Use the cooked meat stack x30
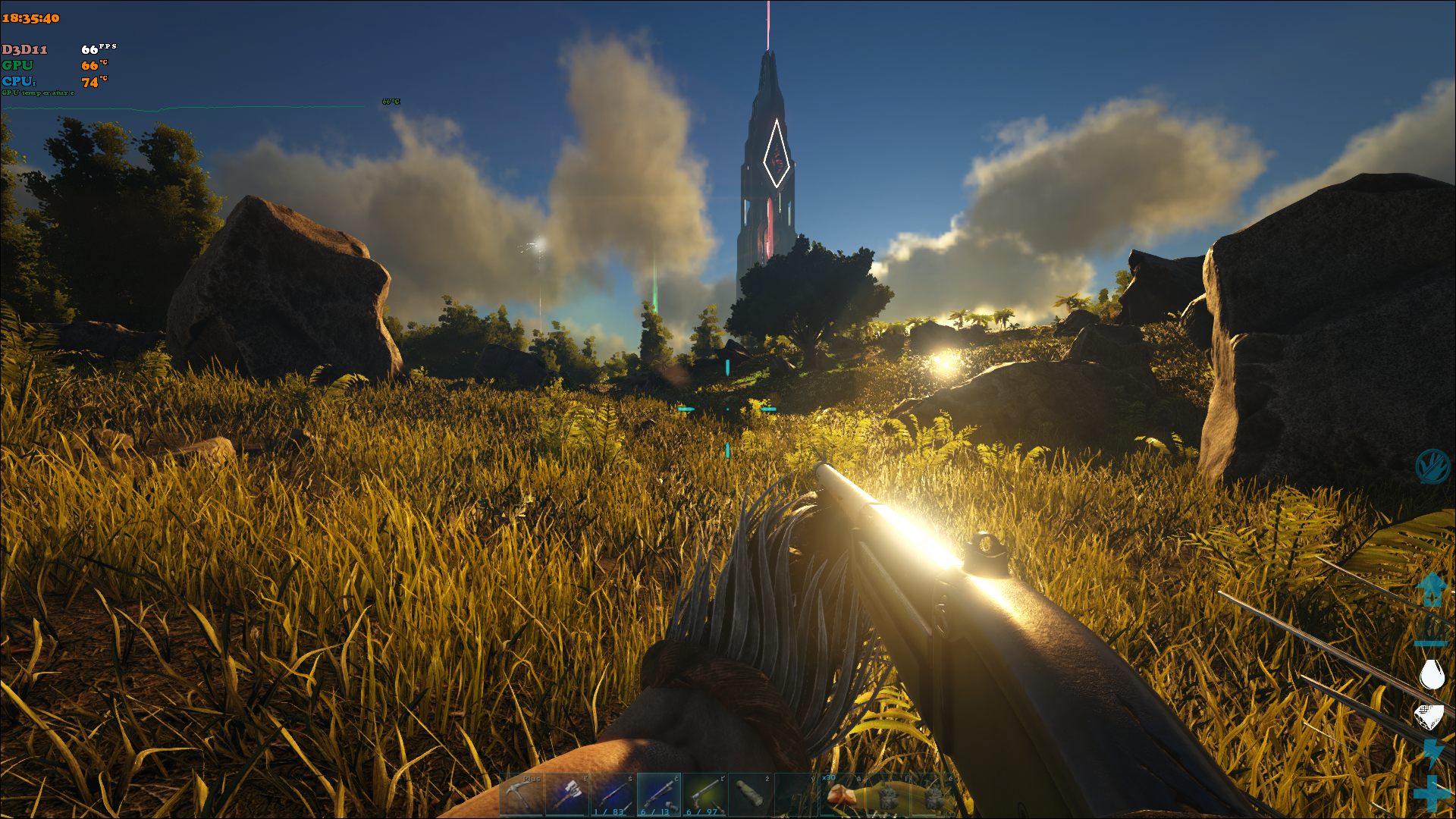Screen dimensions: 1456x819 [x=841, y=795]
